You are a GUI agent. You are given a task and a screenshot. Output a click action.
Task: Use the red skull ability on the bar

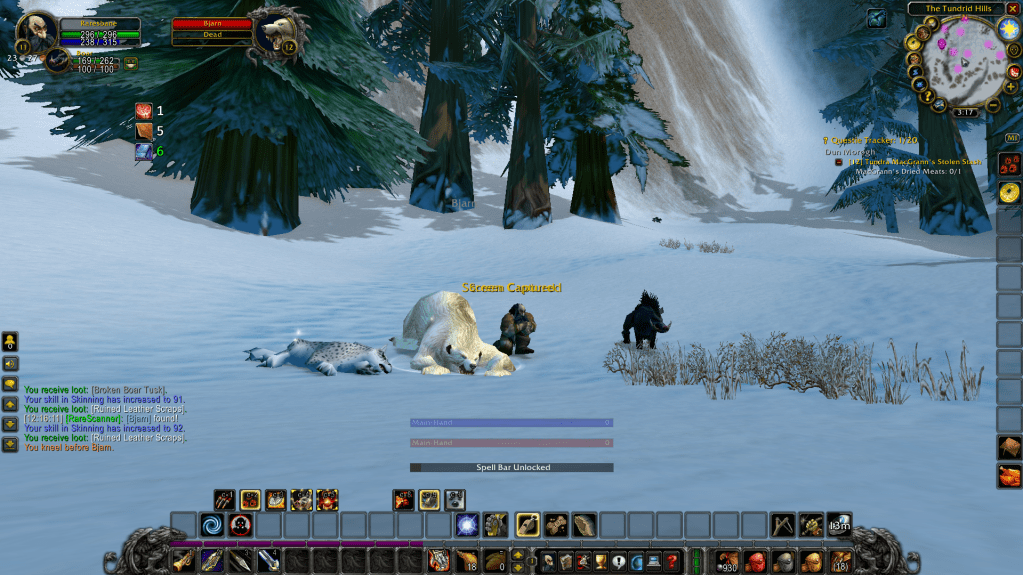(240, 524)
